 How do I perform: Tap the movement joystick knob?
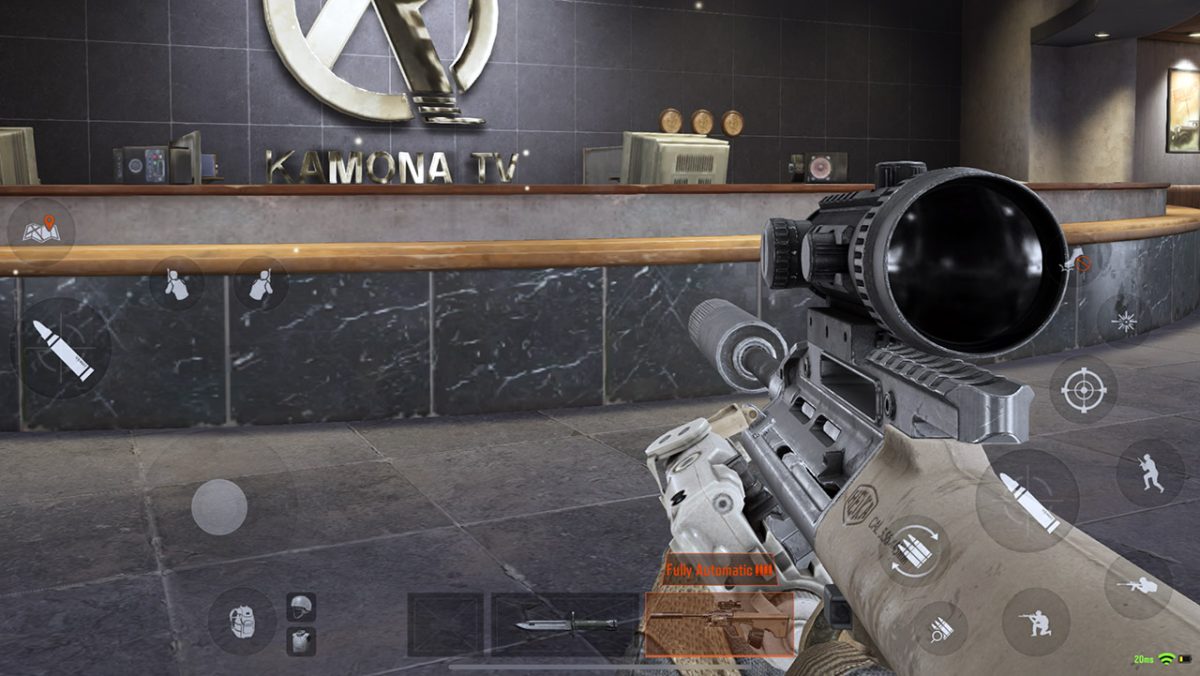(219, 506)
